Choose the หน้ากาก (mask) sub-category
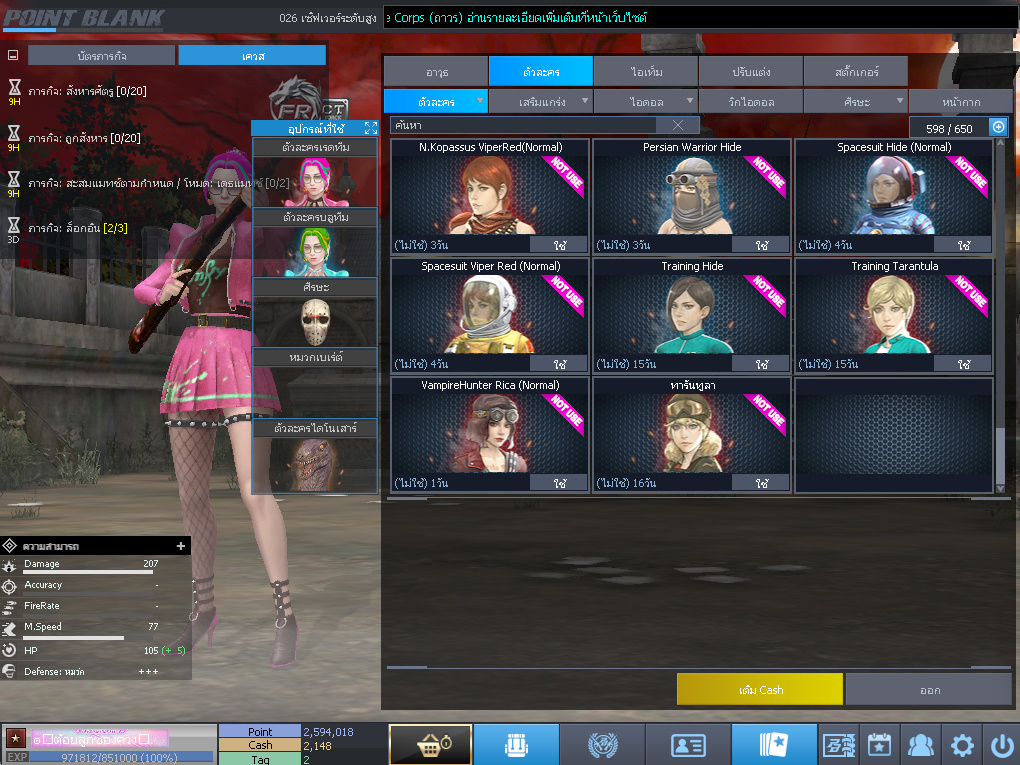The height and width of the screenshot is (765, 1020). coord(959,102)
